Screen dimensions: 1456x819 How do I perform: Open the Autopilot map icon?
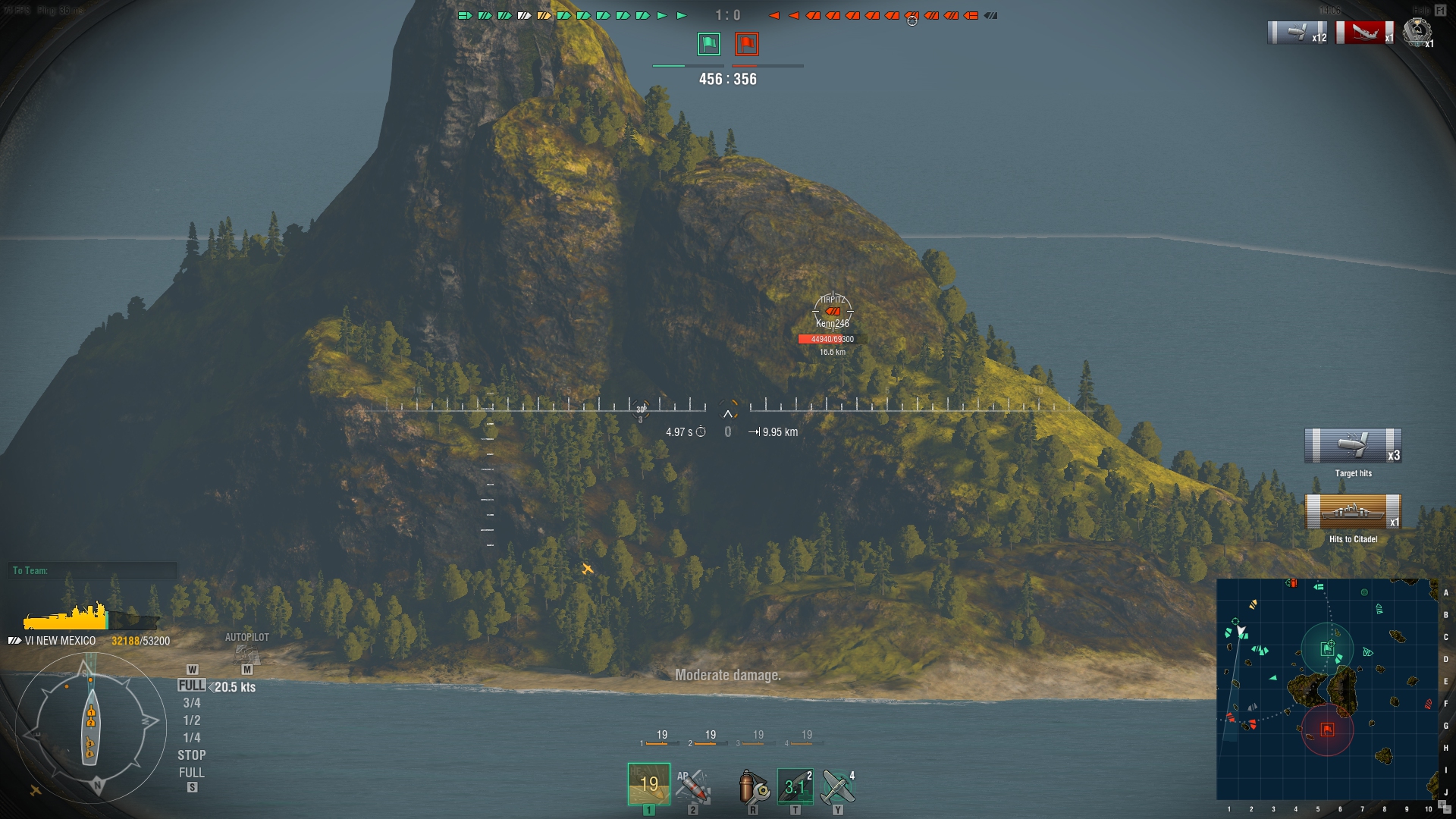247,653
